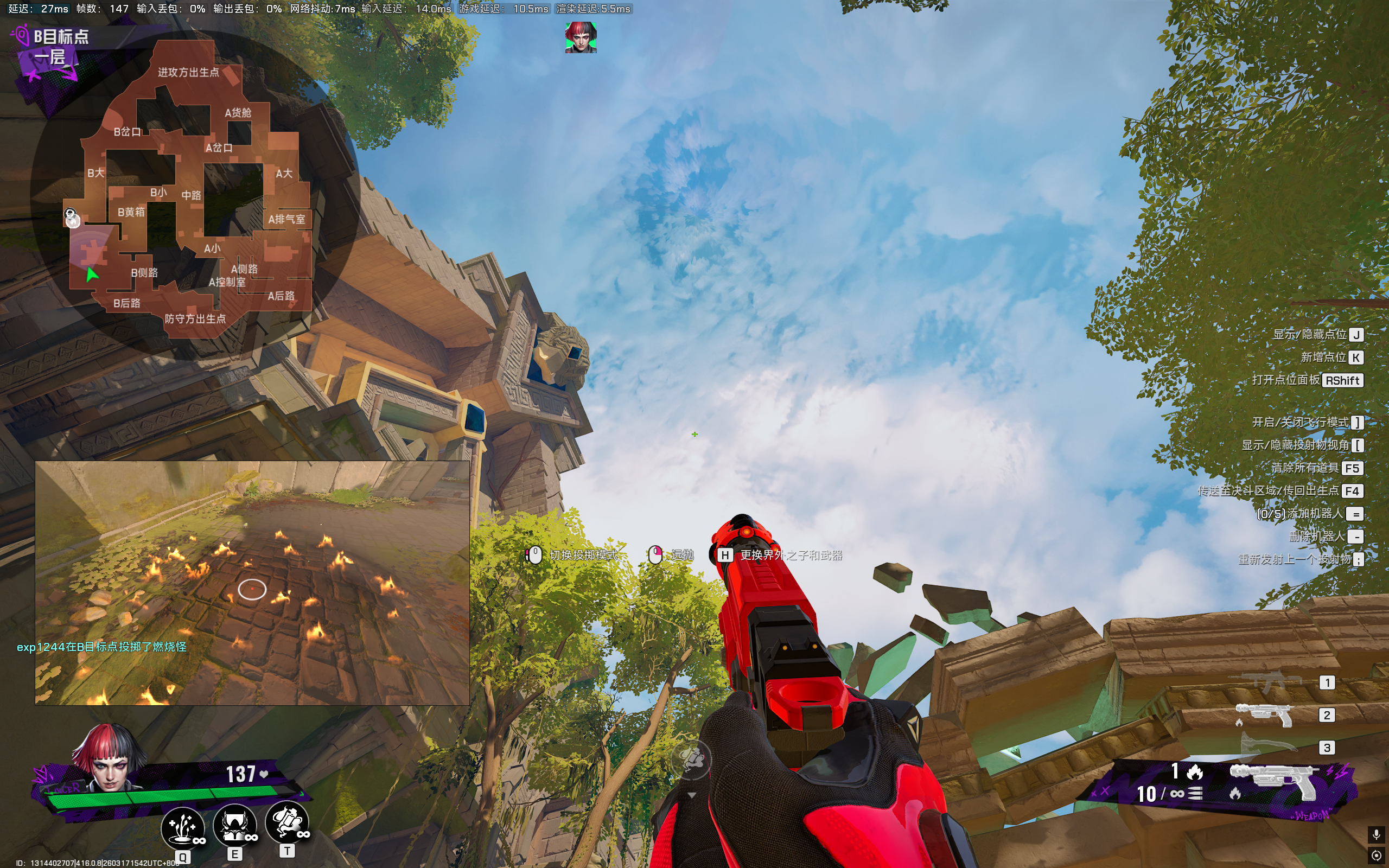
Task: Click the circular target icon below the microphone
Action: [x=1376, y=856]
